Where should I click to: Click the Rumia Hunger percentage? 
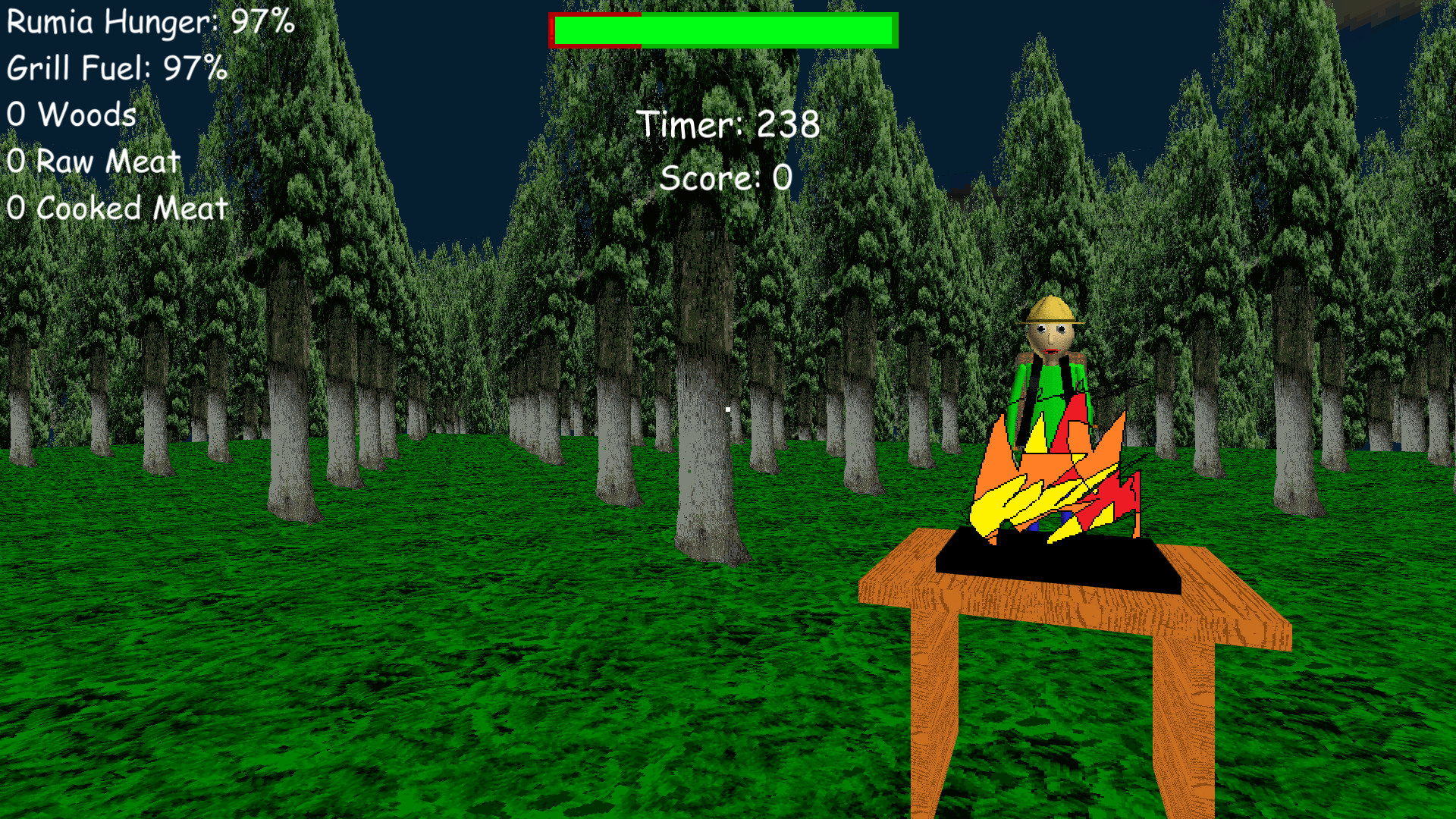[263, 23]
